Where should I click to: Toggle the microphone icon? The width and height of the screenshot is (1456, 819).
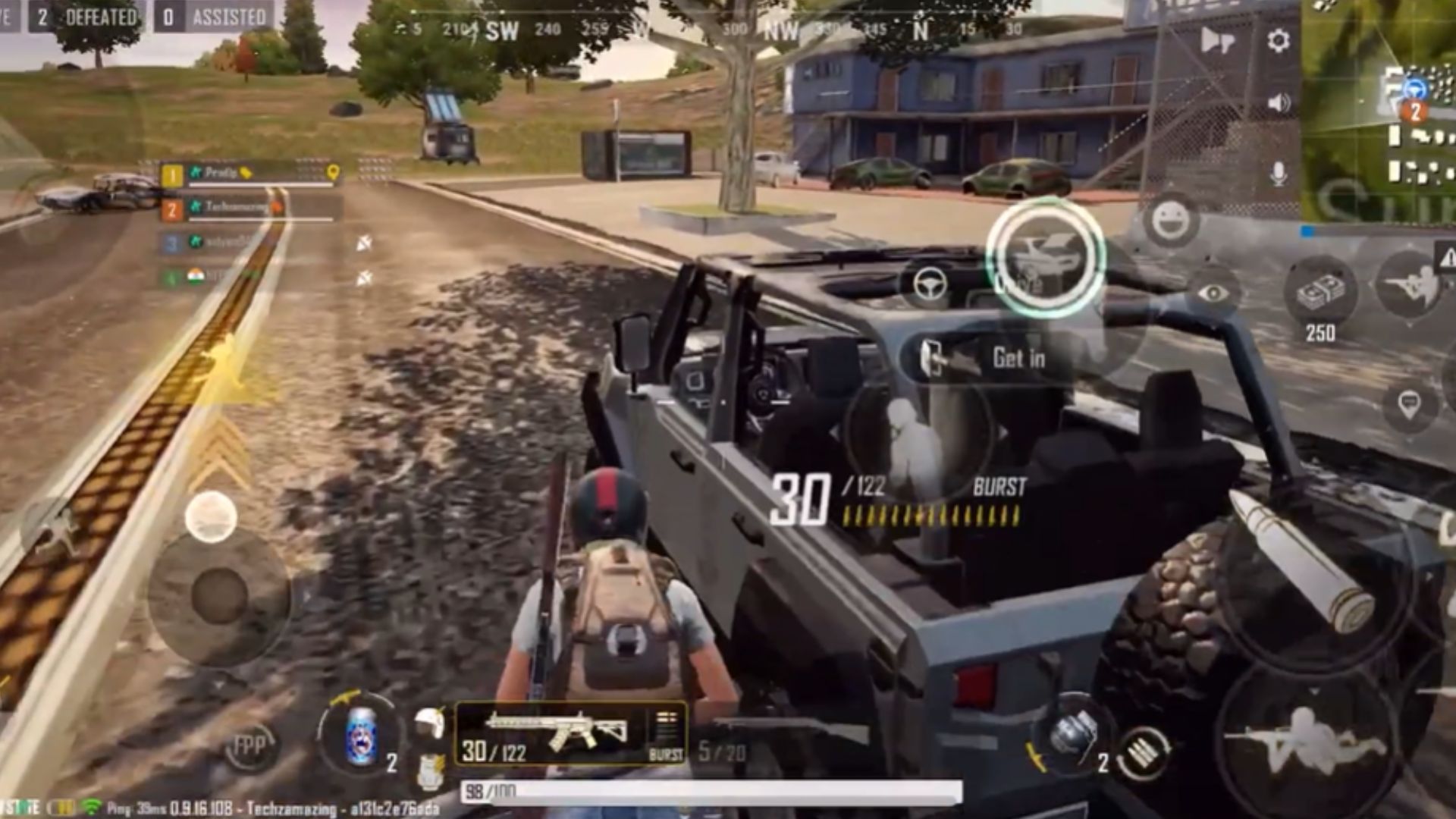pyautogui.click(x=1279, y=174)
